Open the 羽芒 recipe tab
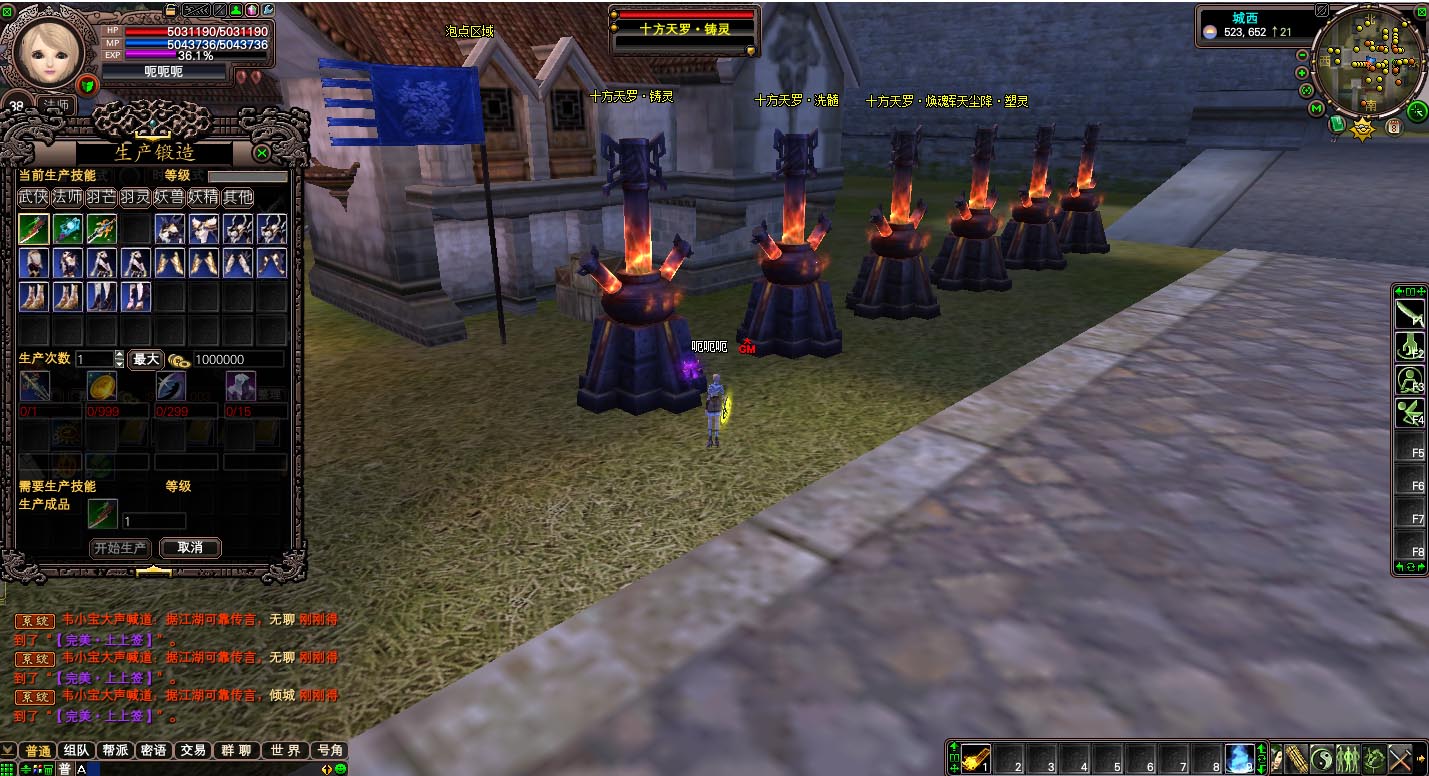Screen dimensions: 1429x776 [x=101, y=197]
